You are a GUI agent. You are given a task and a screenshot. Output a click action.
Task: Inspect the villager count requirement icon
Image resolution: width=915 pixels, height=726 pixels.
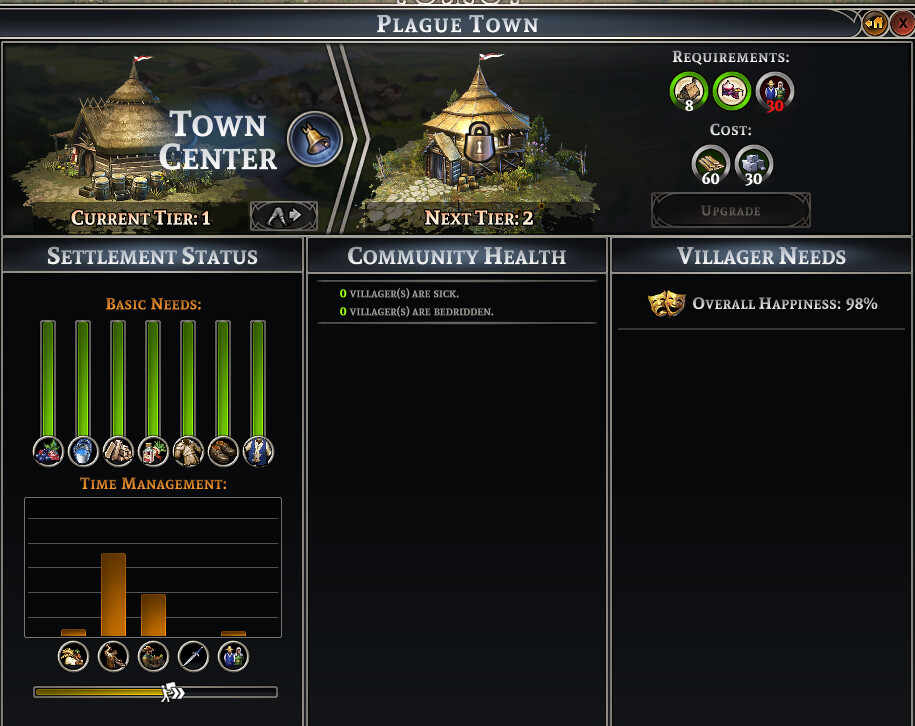(775, 92)
